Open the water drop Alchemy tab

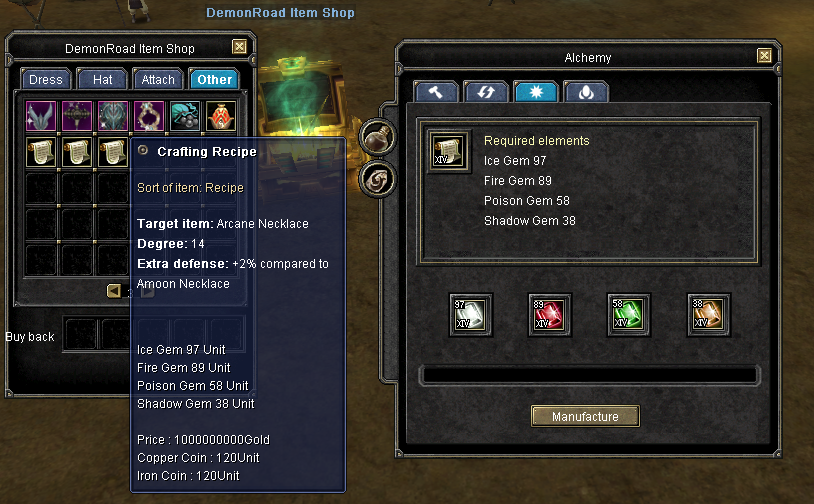585,92
